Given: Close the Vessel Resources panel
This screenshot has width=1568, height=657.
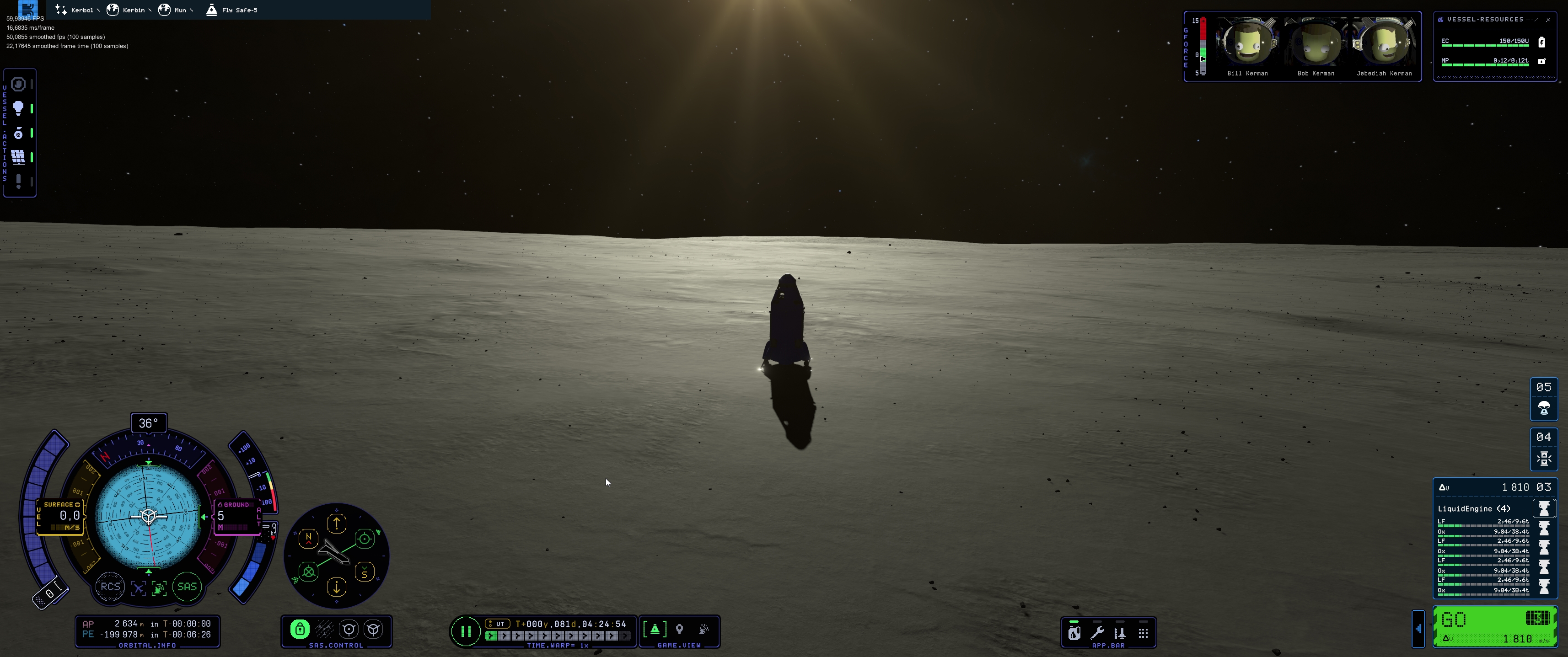Looking at the screenshot, I should (x=1548, y=20).
